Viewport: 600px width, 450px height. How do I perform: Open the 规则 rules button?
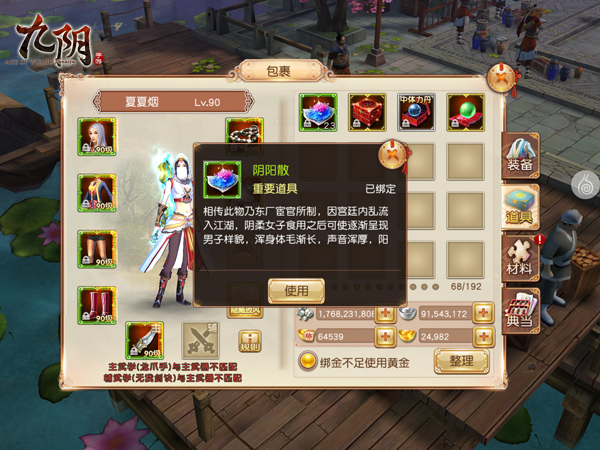[x=250, y=342]
